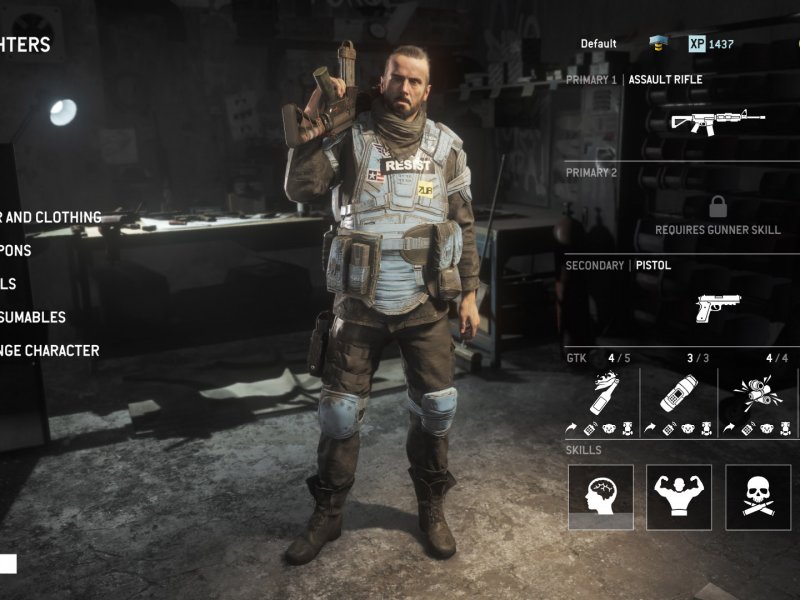Screen dimensions: 800x600
Task: Open the Gear and Clothing menu
Action: point(52,217)
